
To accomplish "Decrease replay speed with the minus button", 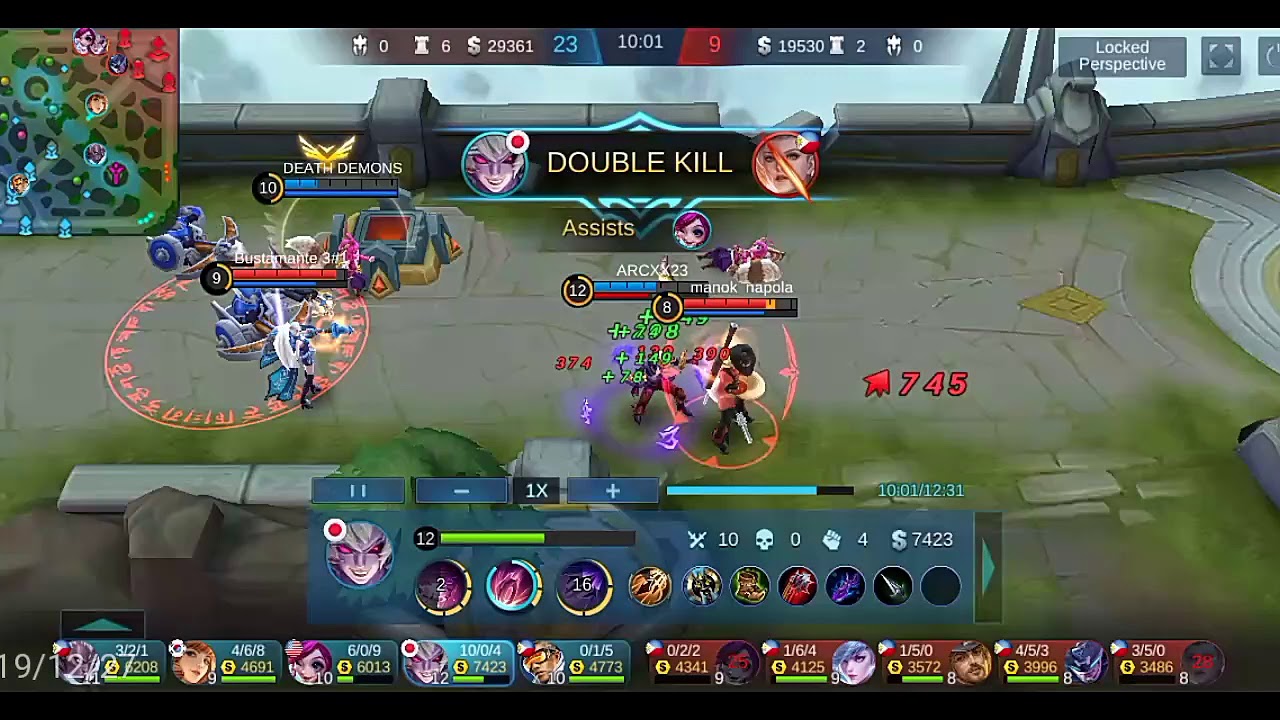I will tap(461, 491).
